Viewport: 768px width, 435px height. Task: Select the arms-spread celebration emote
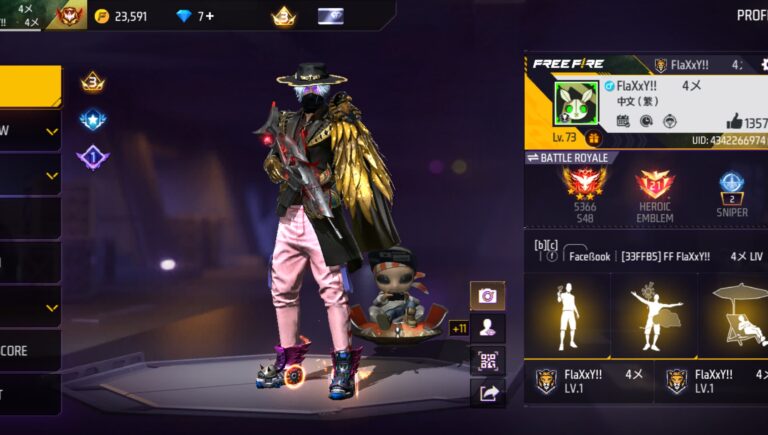pyautogui.click(x=655, y=312)
